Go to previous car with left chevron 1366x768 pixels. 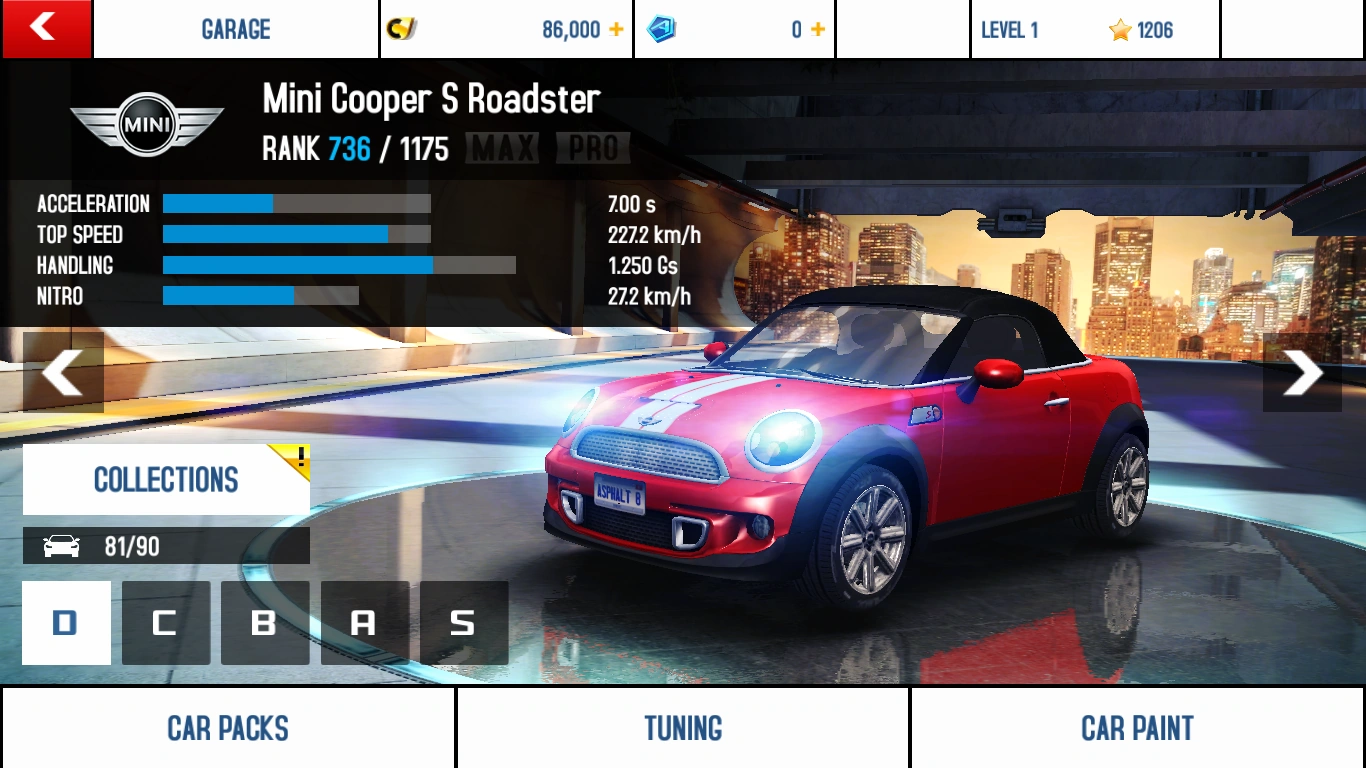click(x=64, y=372)
